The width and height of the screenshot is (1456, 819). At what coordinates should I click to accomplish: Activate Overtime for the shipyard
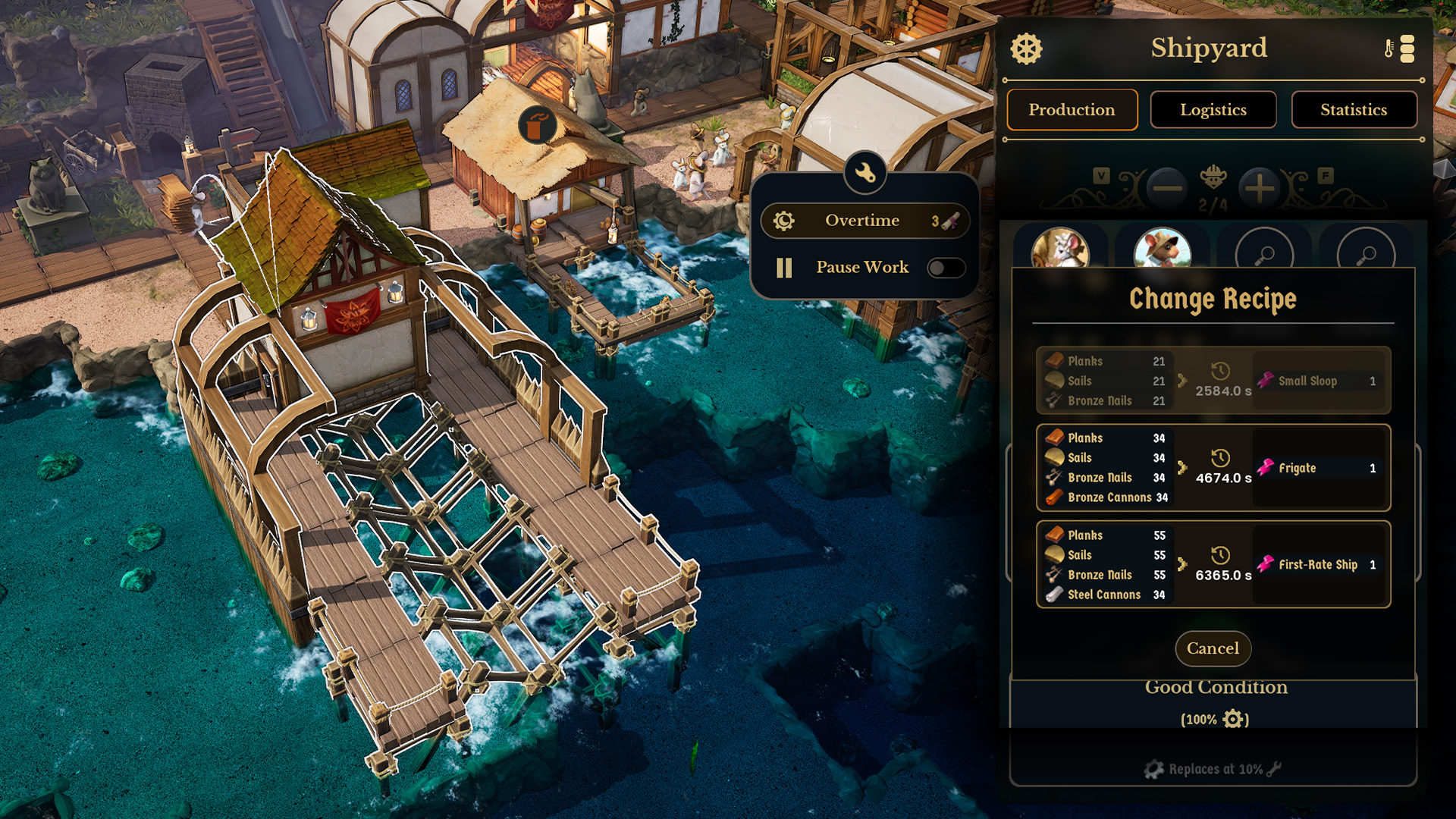[x=864, y=221]
